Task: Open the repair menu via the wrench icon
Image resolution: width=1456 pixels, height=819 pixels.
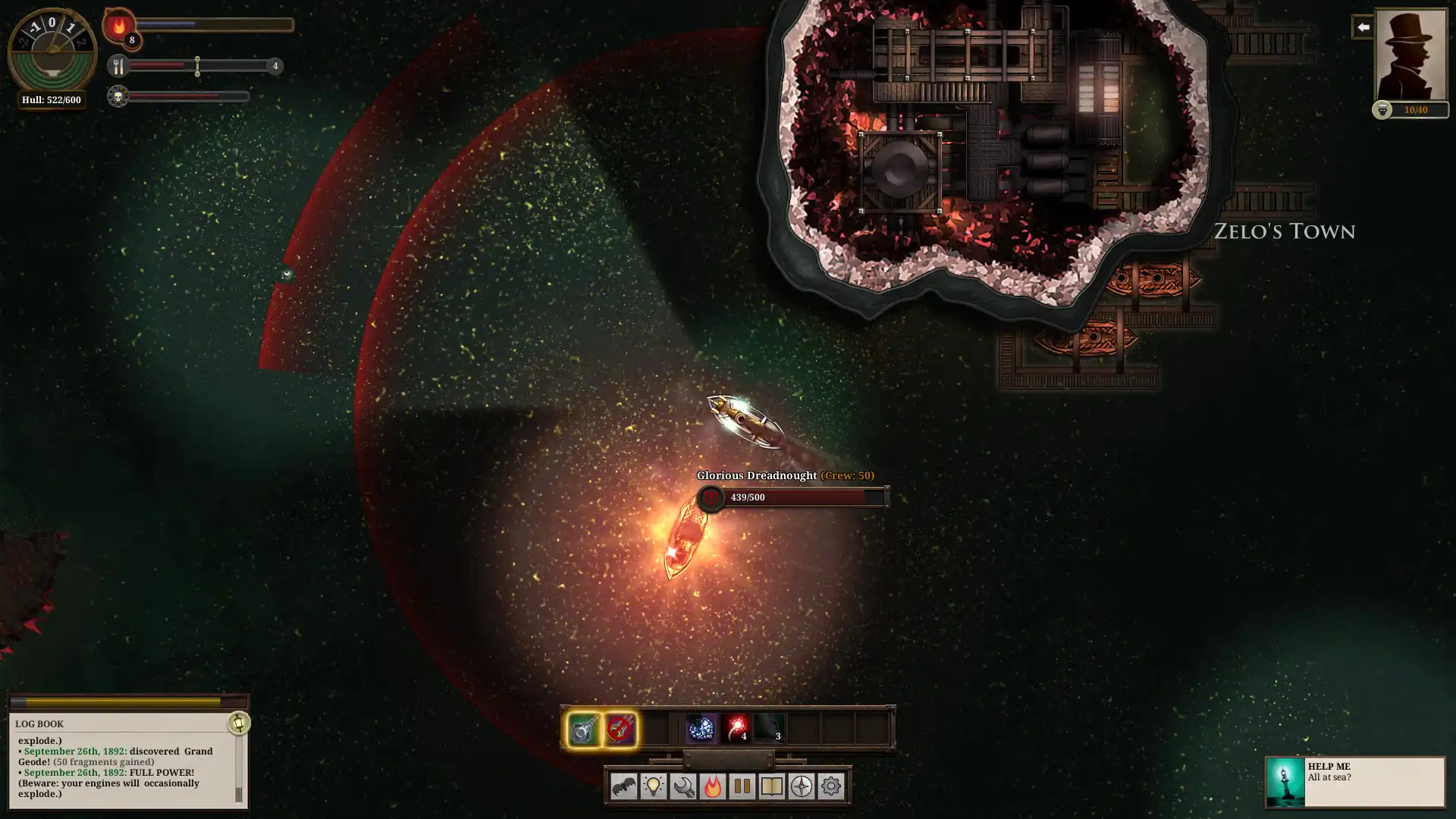Action: coord(683,787)
